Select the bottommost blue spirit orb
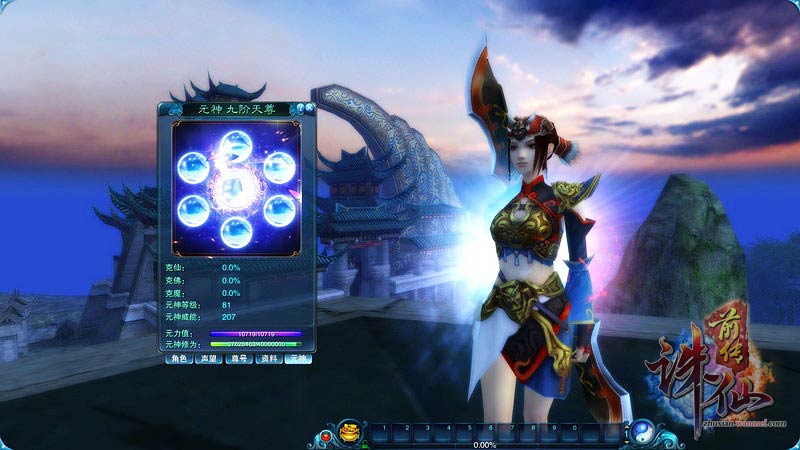800x450 pixels. coord(237,232)
